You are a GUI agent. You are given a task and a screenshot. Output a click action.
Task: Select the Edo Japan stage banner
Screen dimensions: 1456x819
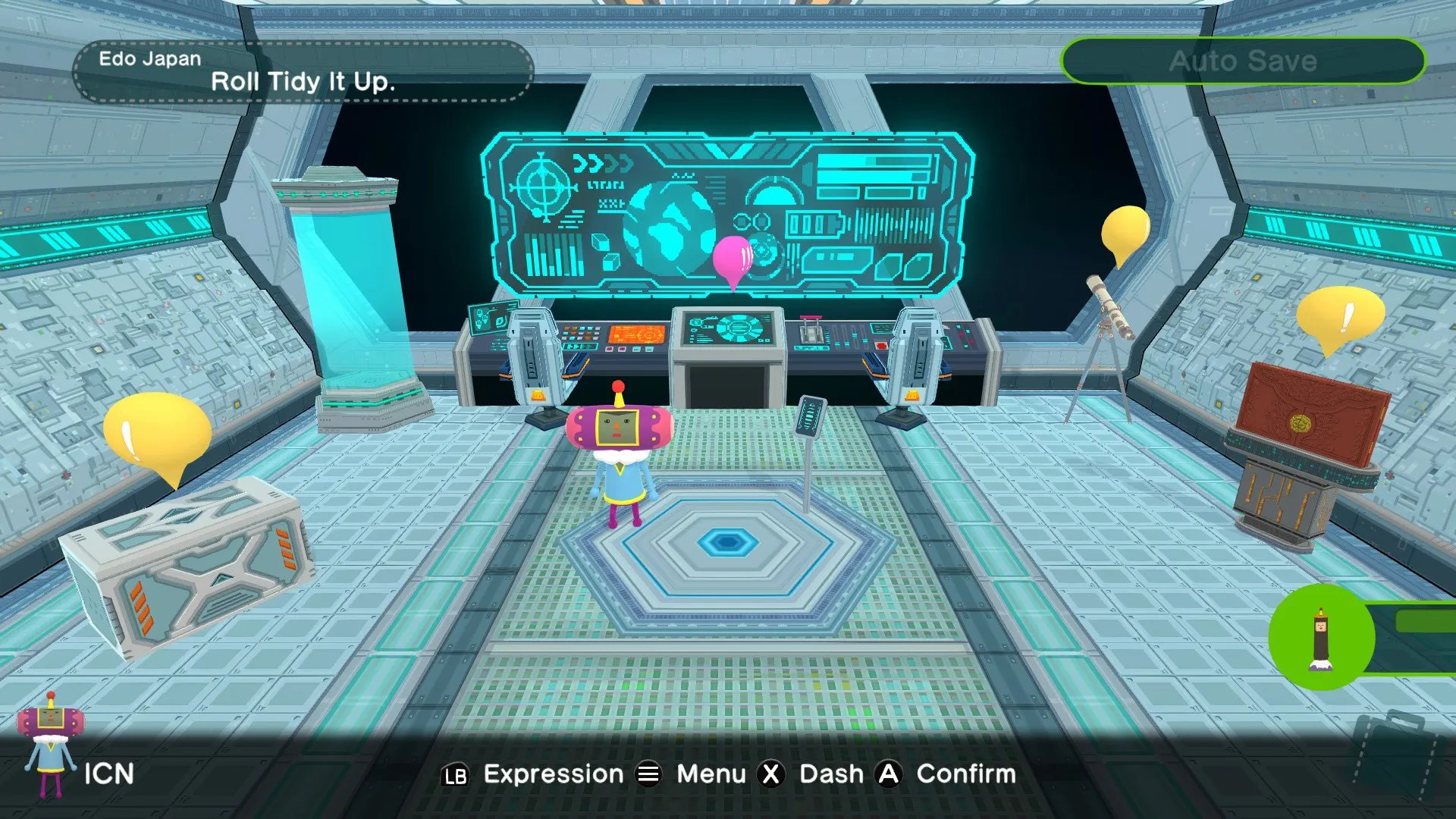pos(303,72)
